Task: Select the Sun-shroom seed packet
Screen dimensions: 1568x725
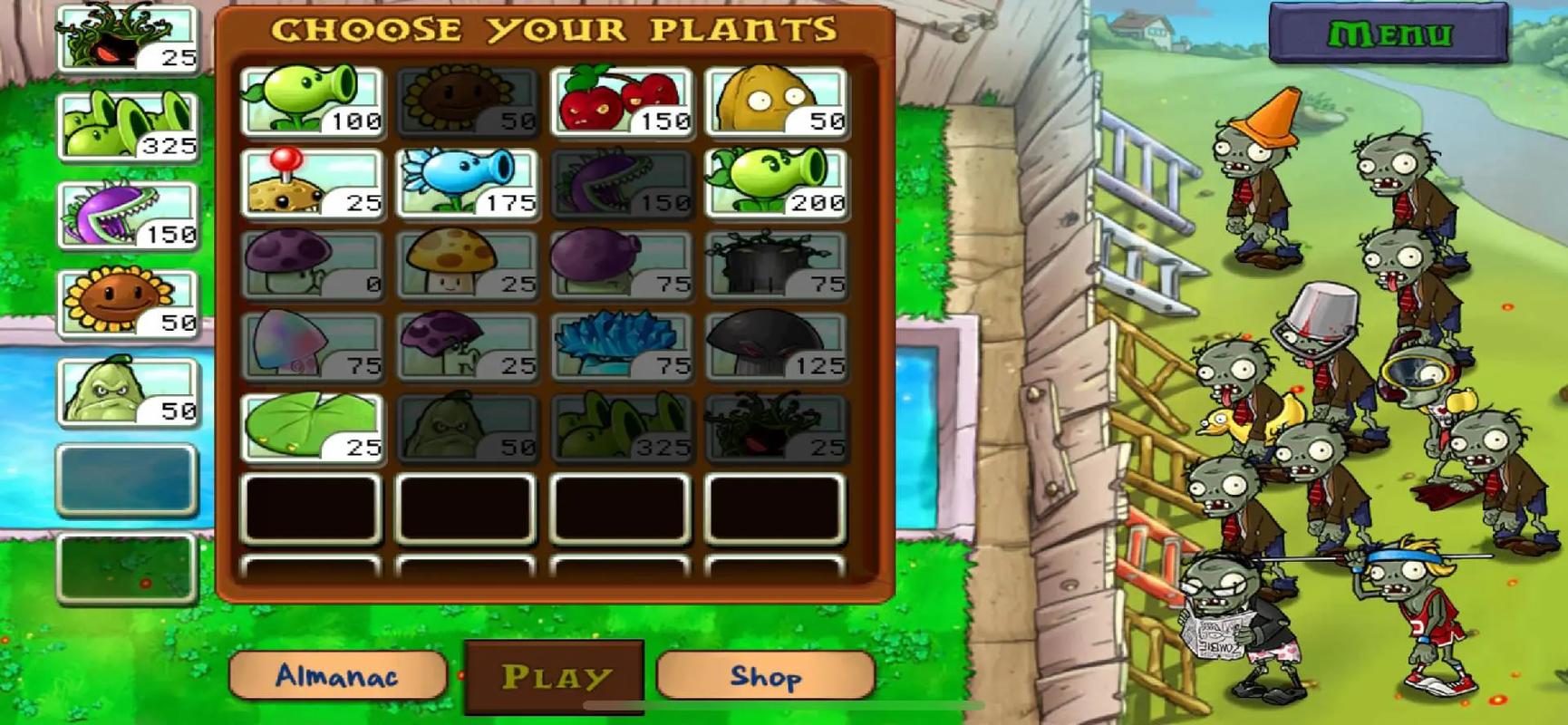Action: [x=468, y=265]
